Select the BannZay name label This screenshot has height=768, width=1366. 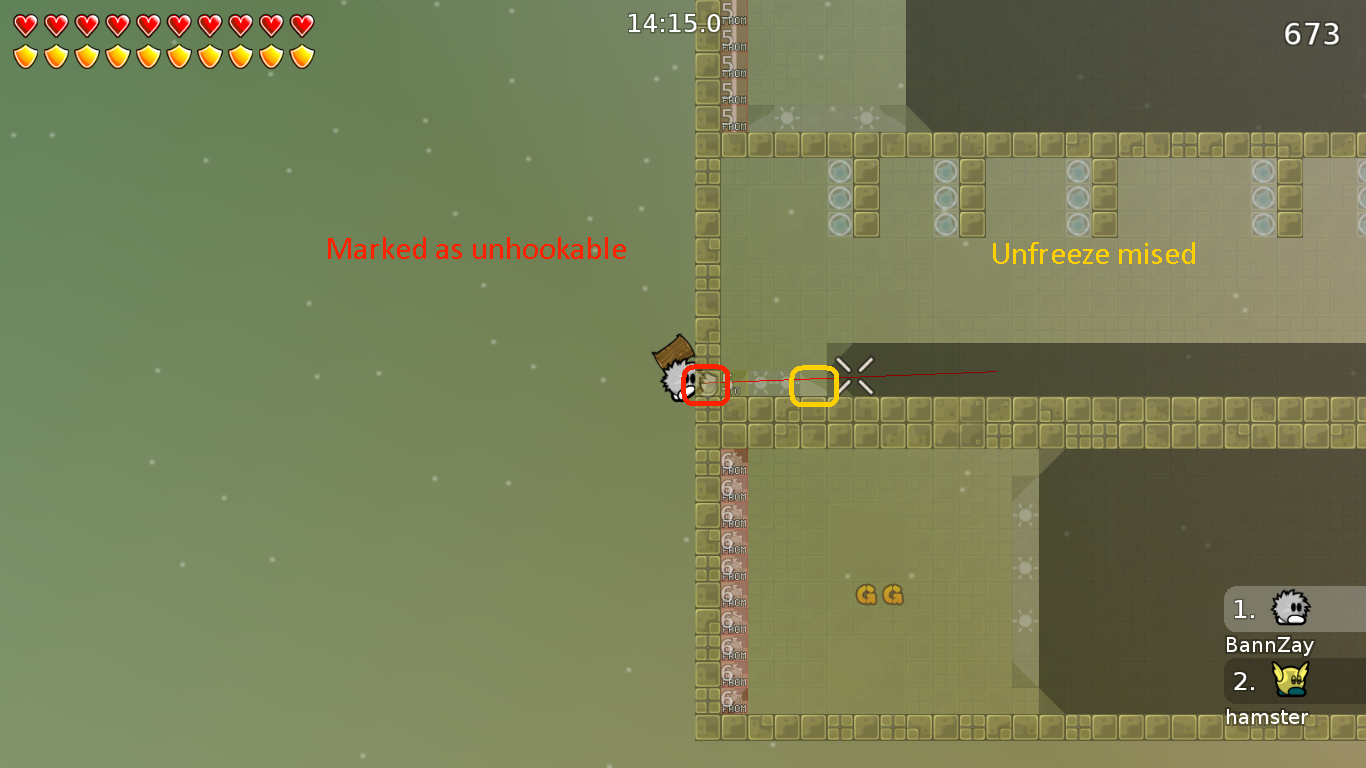tap(1269, 645)
